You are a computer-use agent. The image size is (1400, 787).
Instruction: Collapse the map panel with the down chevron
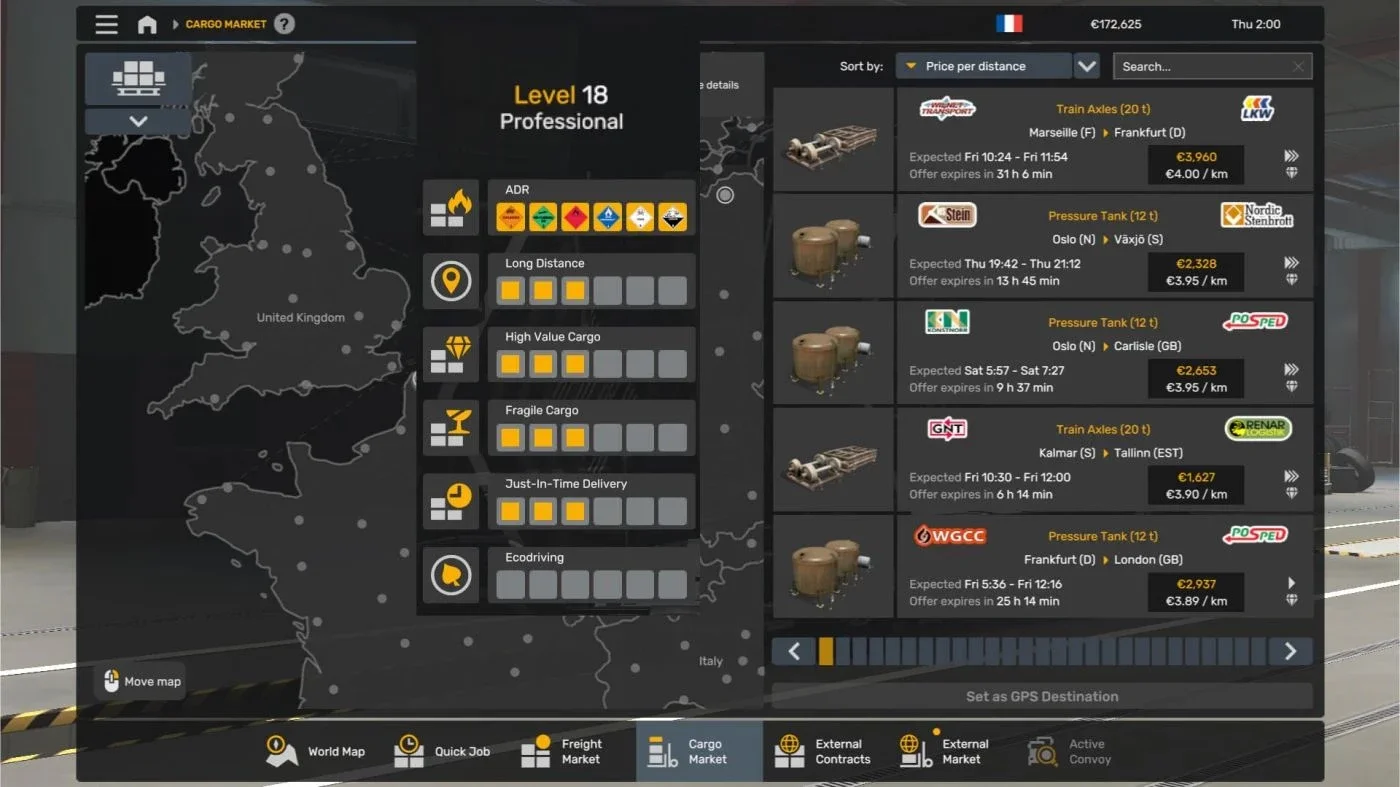[x=137, y=122]
